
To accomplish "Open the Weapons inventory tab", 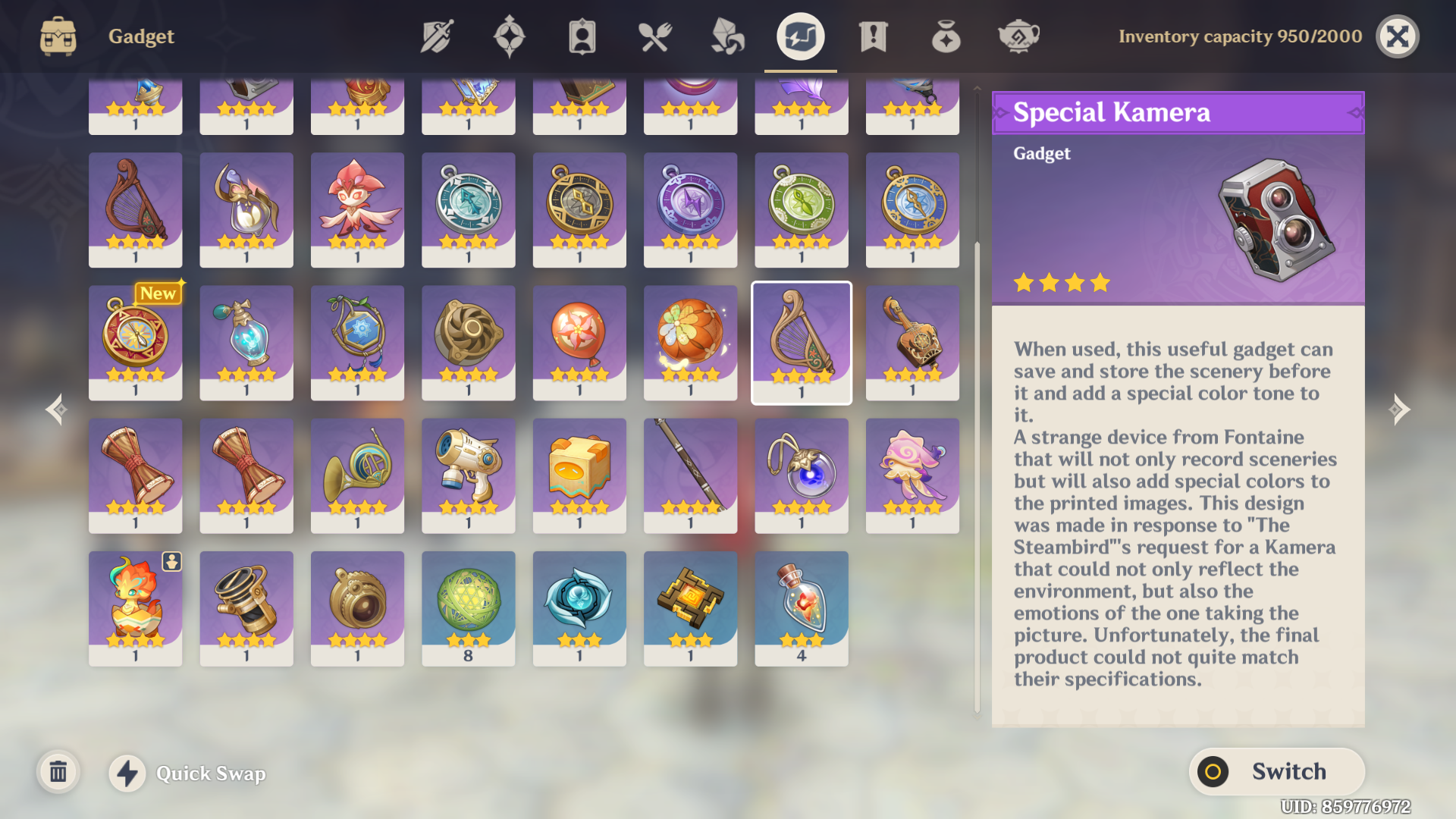I will pyautogui.click(x=435, y=35).
